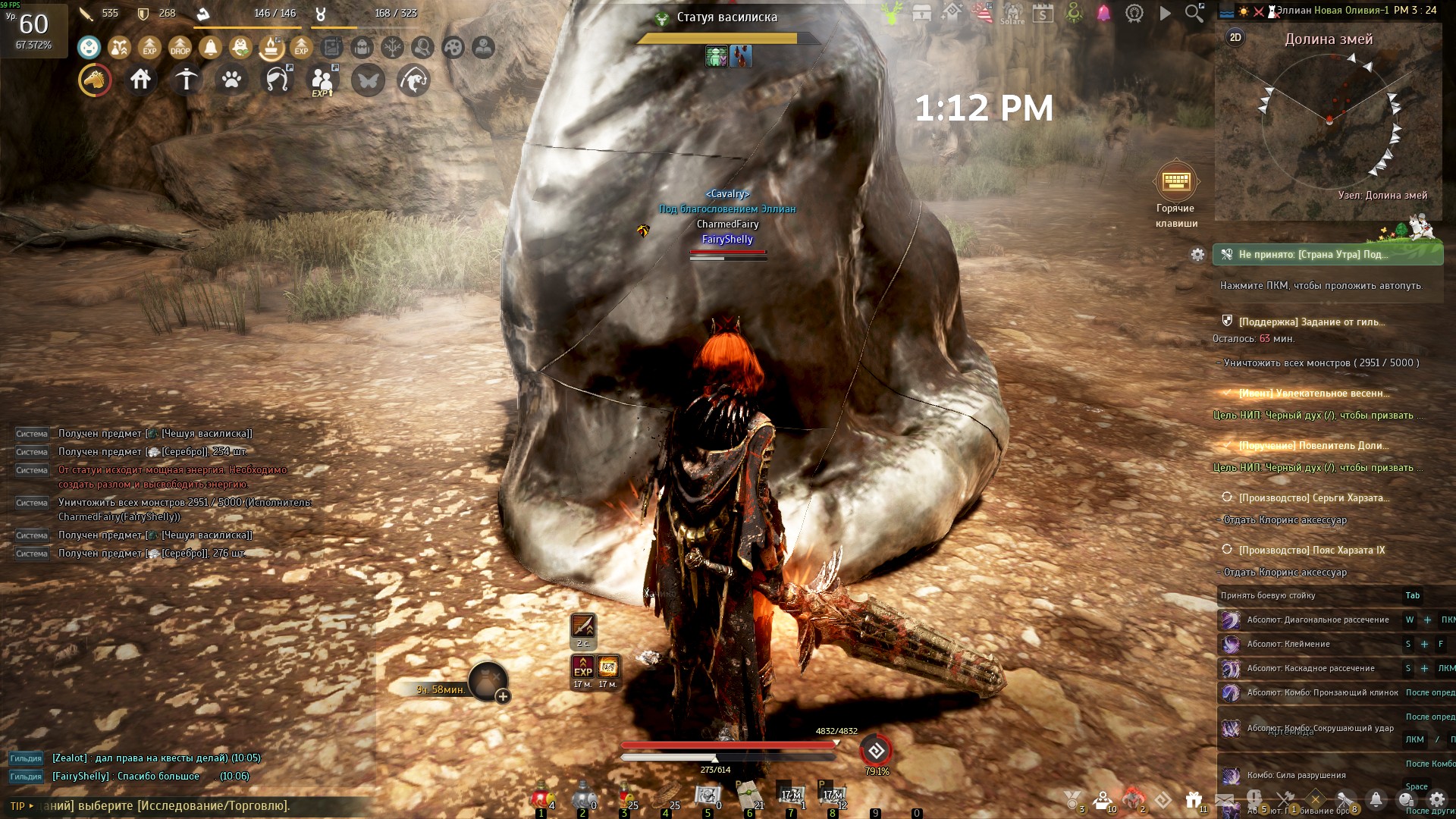Click the pink bell notification icon
The width and height of the screenshot is (1456, 819).
[x=1103, y=13]
